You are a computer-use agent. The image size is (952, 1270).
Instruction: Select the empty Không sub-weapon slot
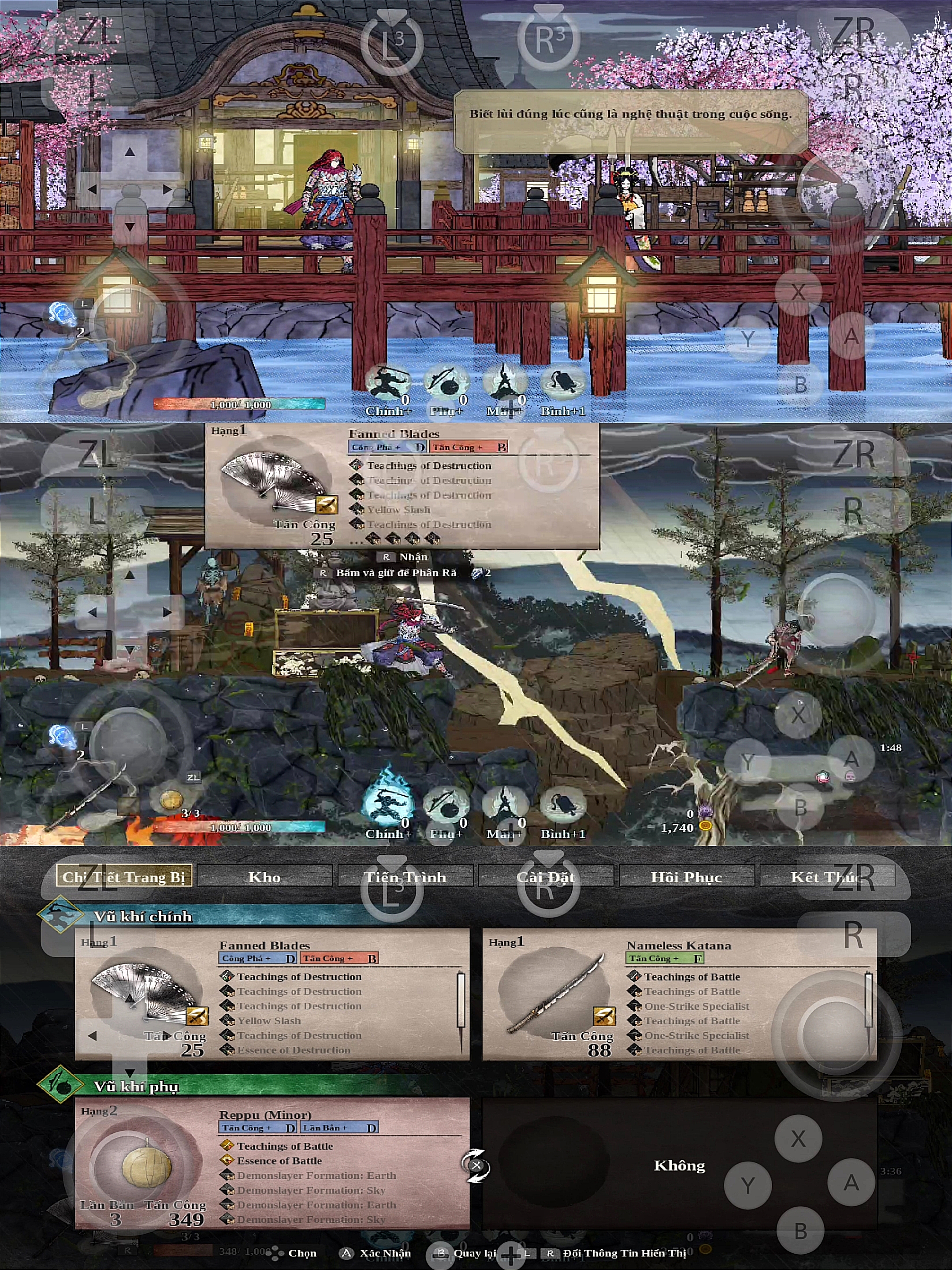[679, 1165]
